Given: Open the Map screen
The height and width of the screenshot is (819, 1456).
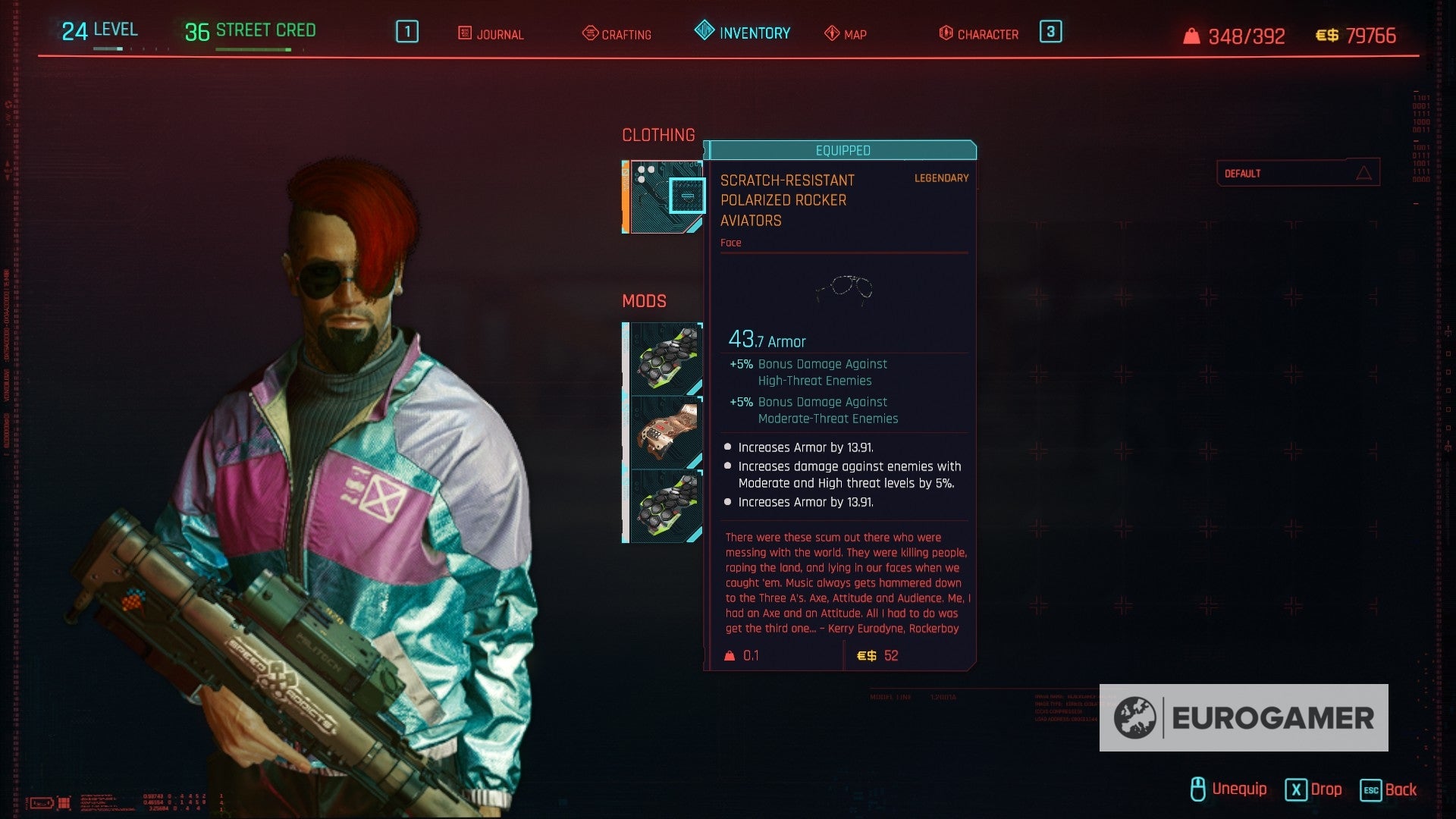Looking at the screenshot, I should pos(844,34).
